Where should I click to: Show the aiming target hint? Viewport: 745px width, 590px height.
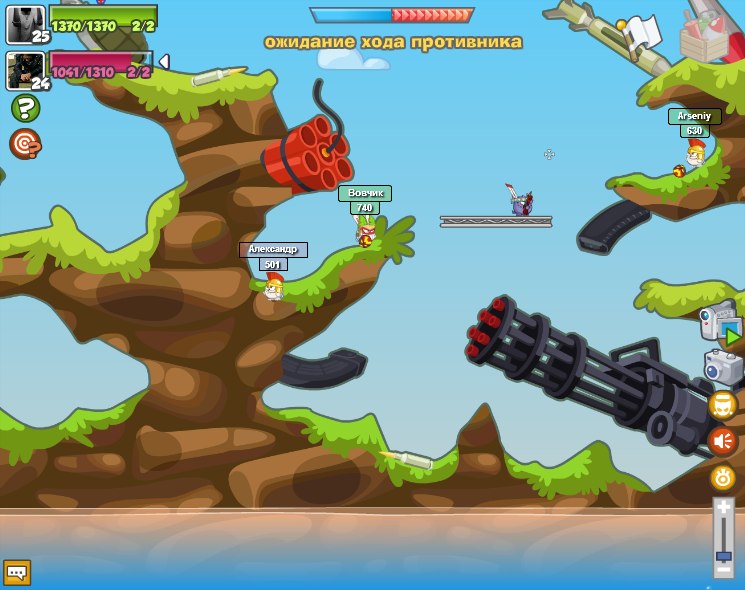25,144
